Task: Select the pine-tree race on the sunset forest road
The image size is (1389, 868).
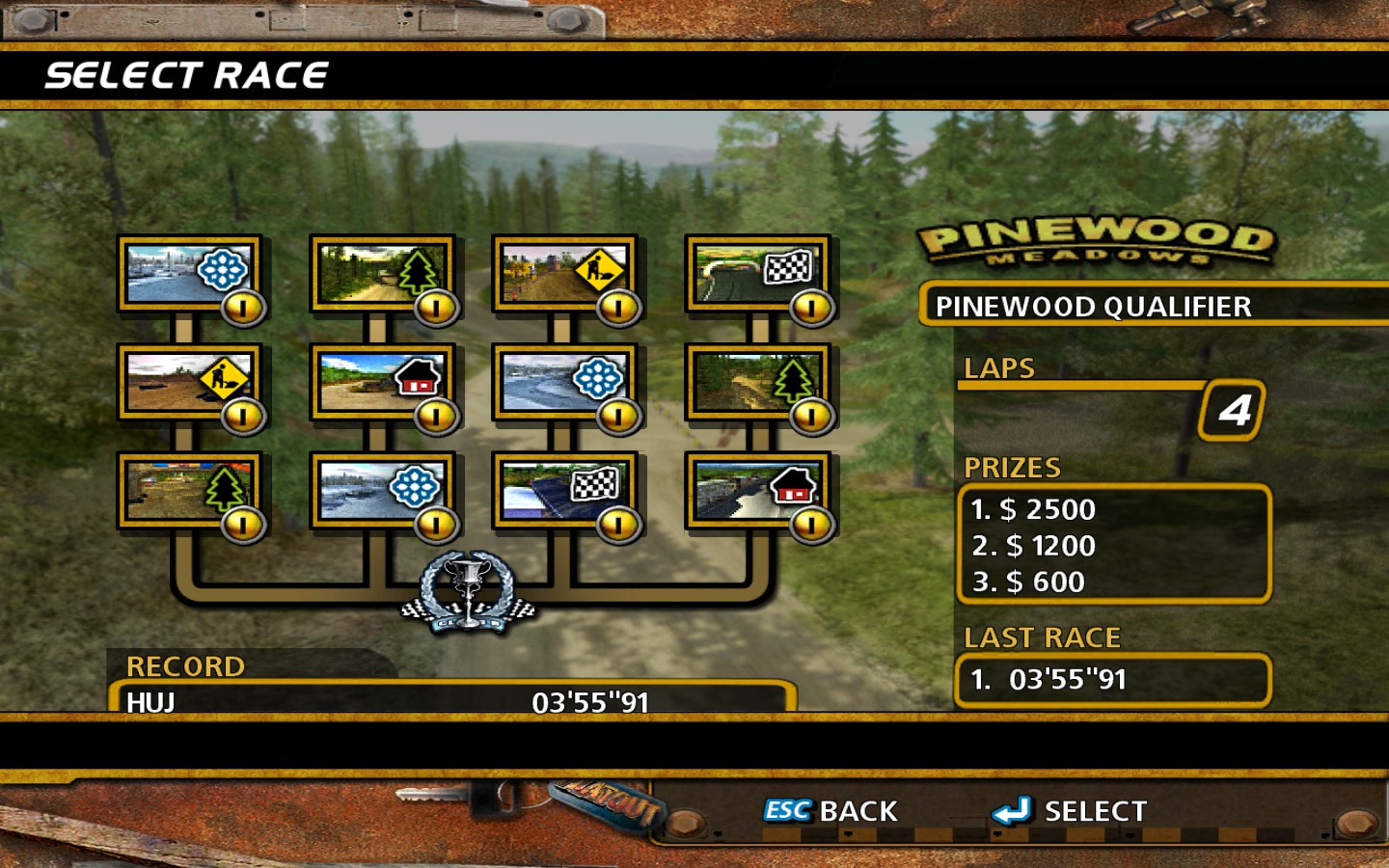Action: click(382, 273)
